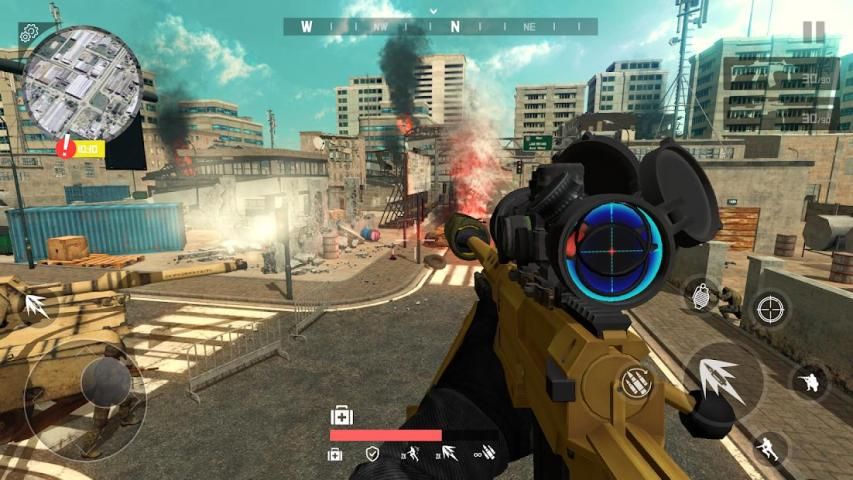Sprint using the running soldier button
Viewport: 853px width, 480px height.
pyautogui.click(x=767, y=446)
